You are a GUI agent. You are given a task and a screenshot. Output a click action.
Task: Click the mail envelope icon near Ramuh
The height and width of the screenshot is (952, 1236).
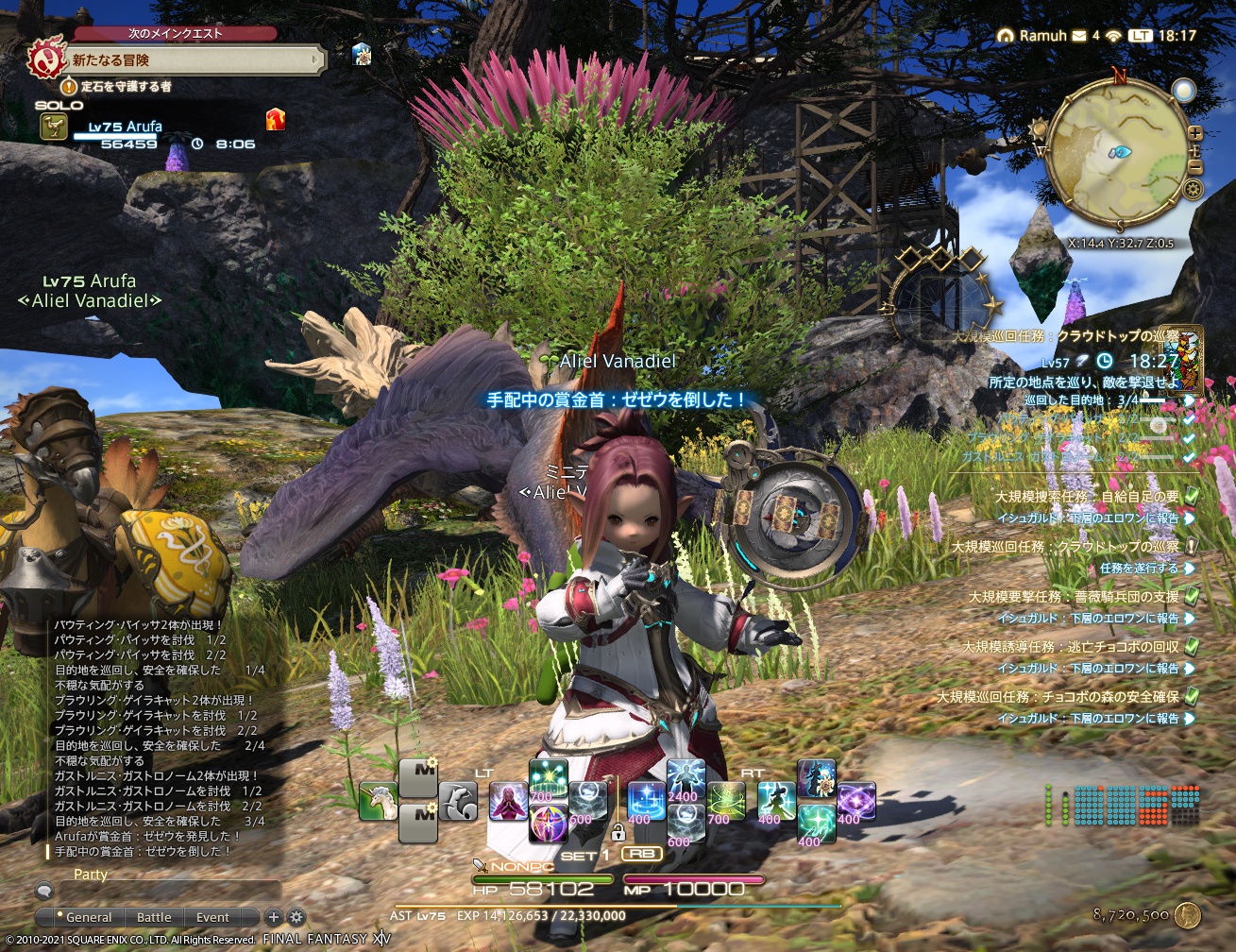click(x=1079, y=34)
